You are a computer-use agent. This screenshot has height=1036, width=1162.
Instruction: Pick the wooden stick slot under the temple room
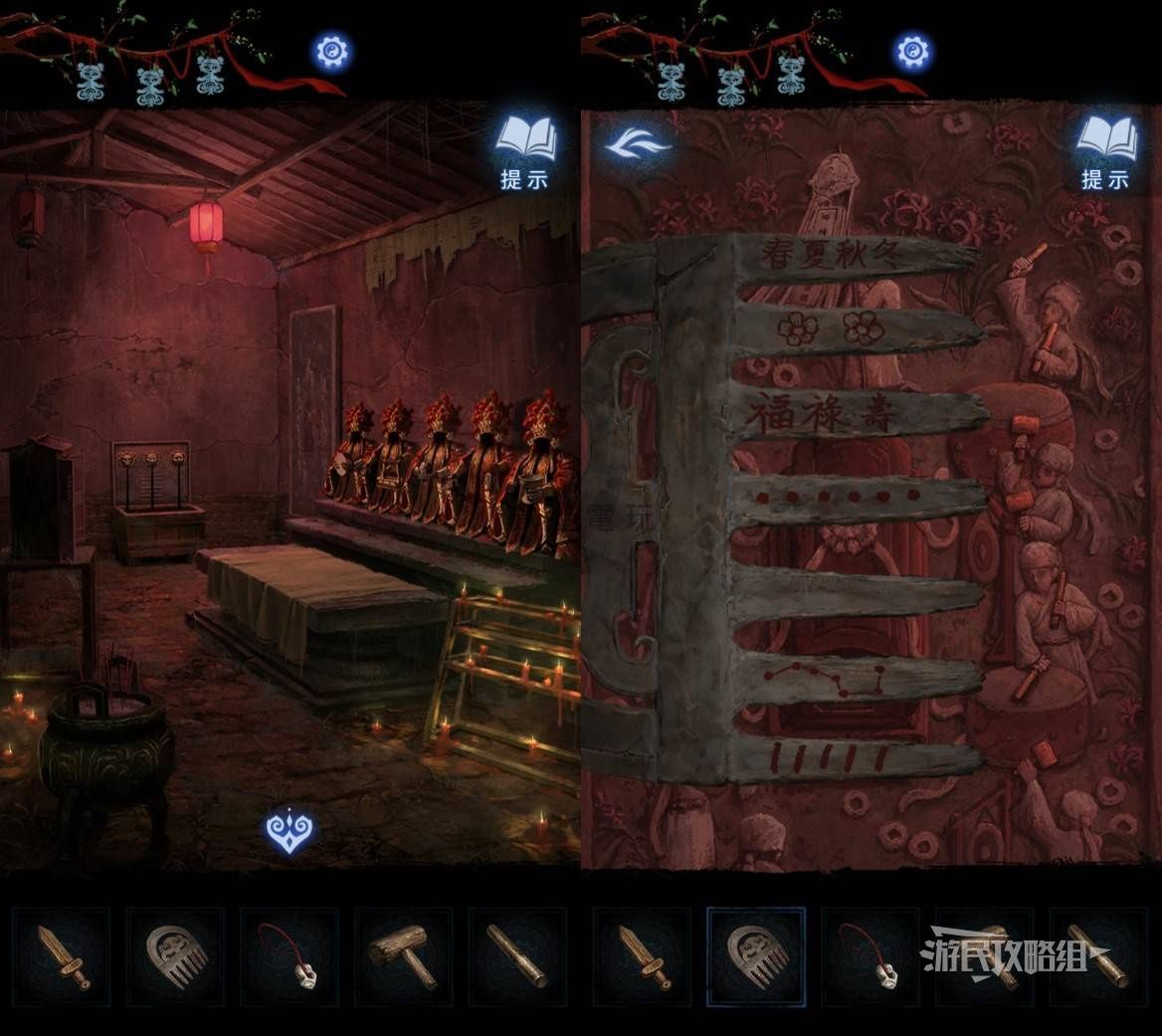click(x=515, y=955)
